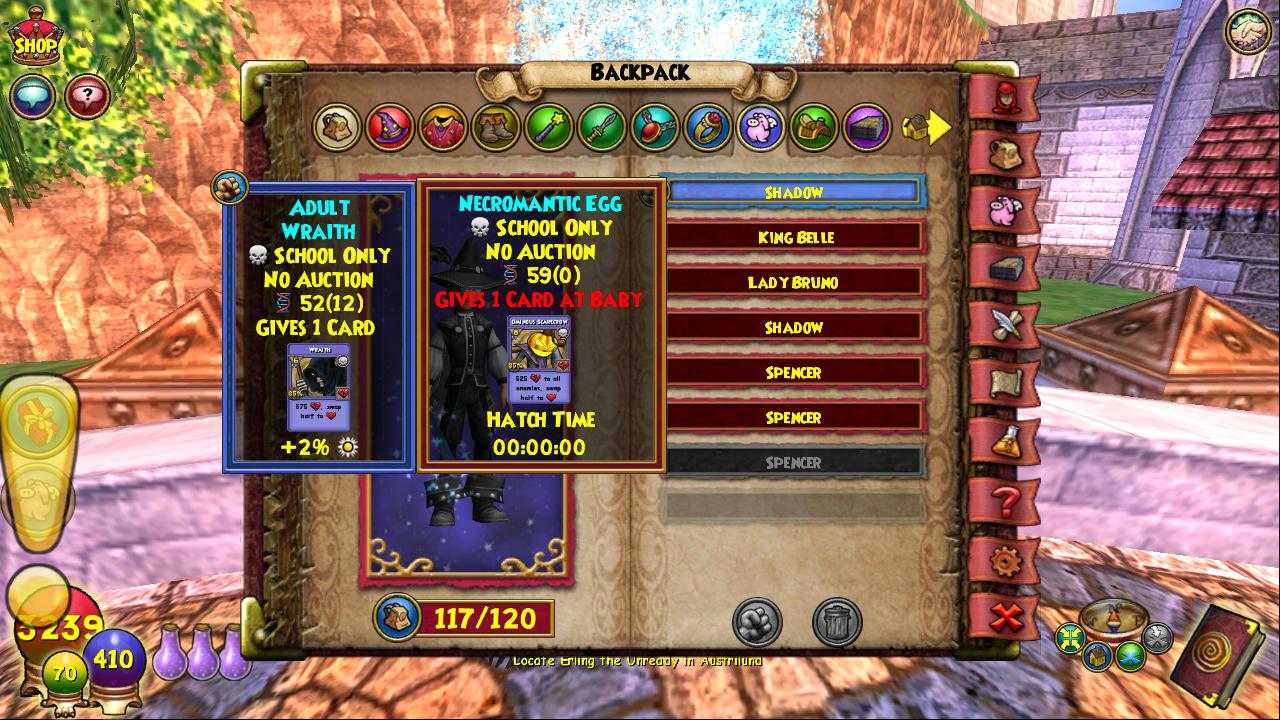Close the backpack with red X
The width and height of the screenshot is (1280, 720).
[1005, 616]
